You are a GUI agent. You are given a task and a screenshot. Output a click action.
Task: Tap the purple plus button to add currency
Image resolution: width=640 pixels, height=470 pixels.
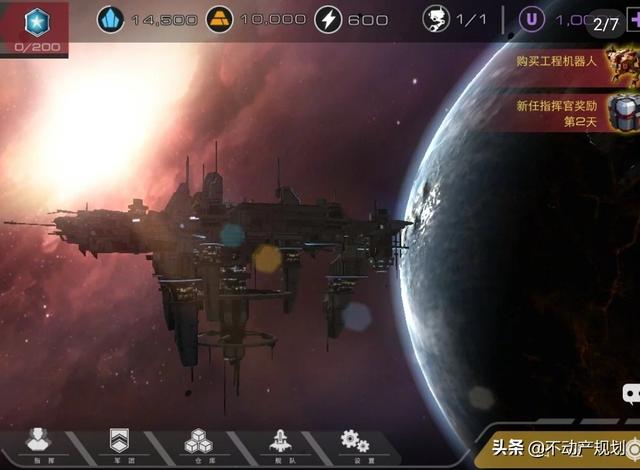(633, 19)
